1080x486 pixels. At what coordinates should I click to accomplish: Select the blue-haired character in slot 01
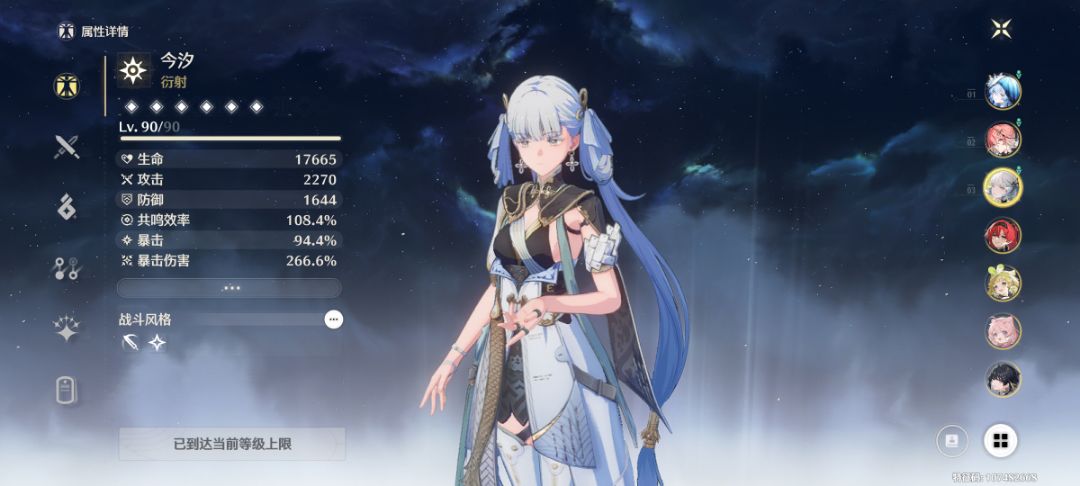1002,92
